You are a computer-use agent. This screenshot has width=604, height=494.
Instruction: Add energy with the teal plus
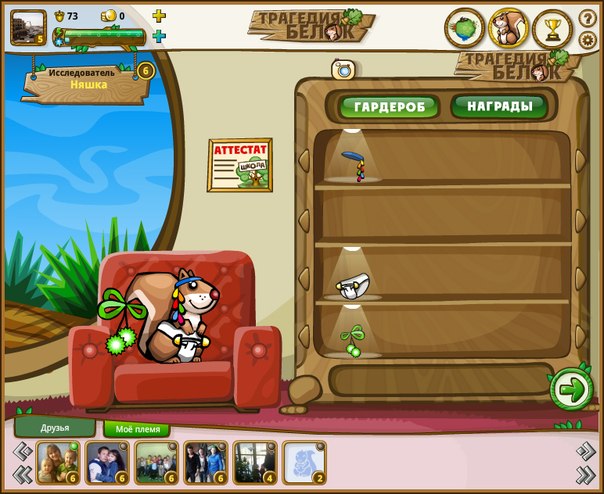[159, 37]
